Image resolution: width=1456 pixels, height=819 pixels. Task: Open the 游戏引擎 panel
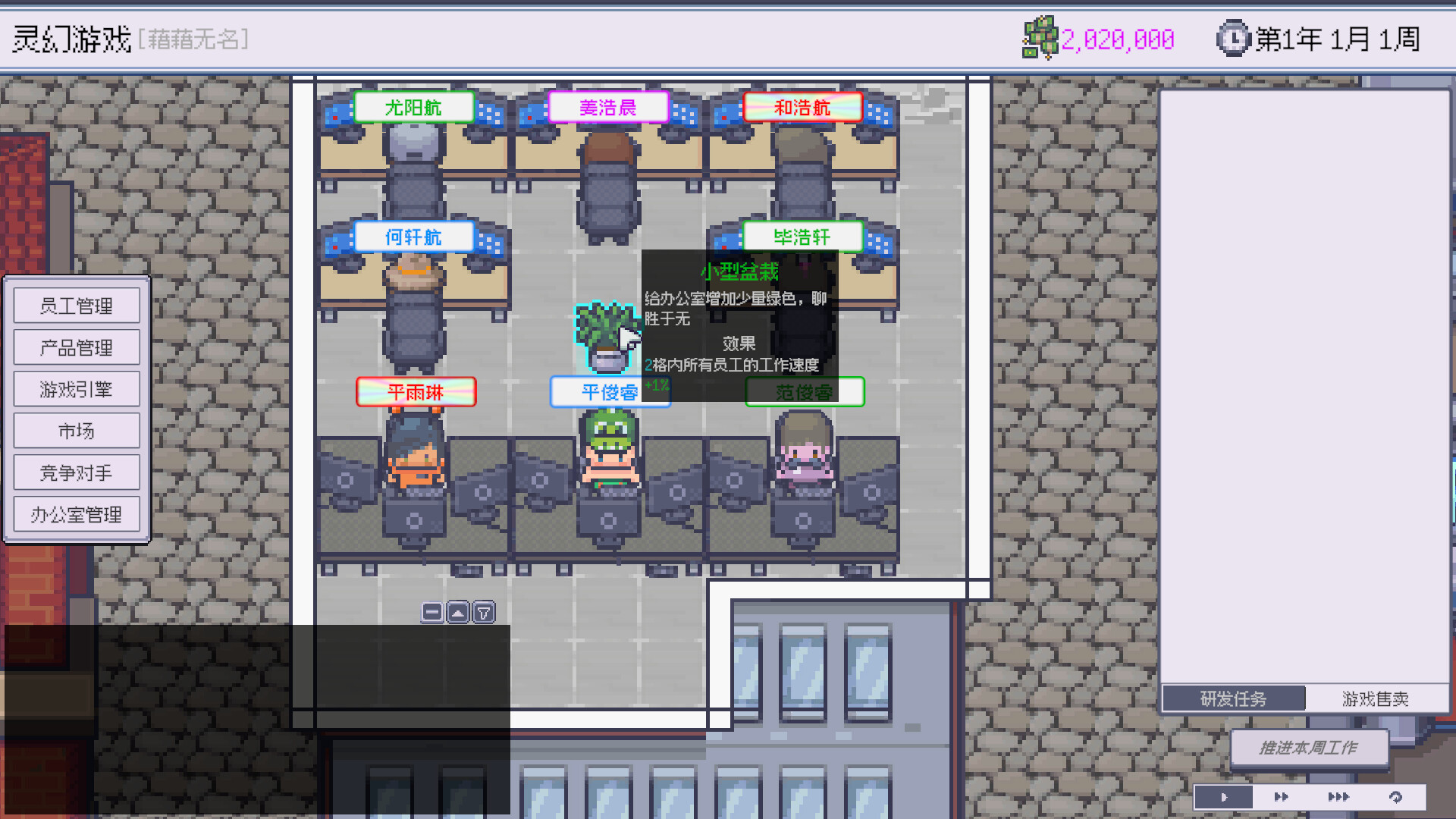77,389
